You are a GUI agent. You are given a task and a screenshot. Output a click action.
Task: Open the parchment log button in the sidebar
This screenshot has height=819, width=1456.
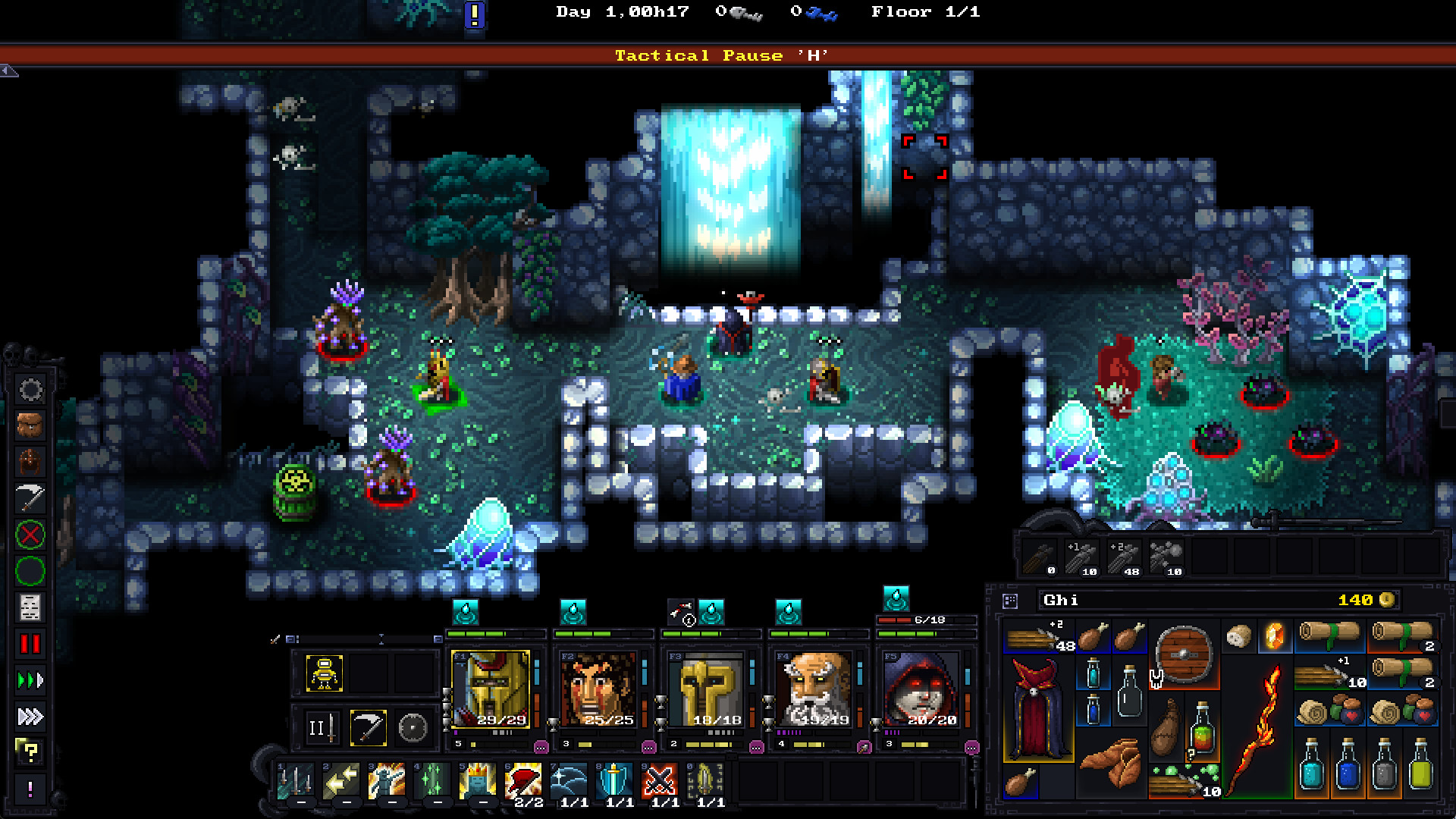[x=30, y=607]
